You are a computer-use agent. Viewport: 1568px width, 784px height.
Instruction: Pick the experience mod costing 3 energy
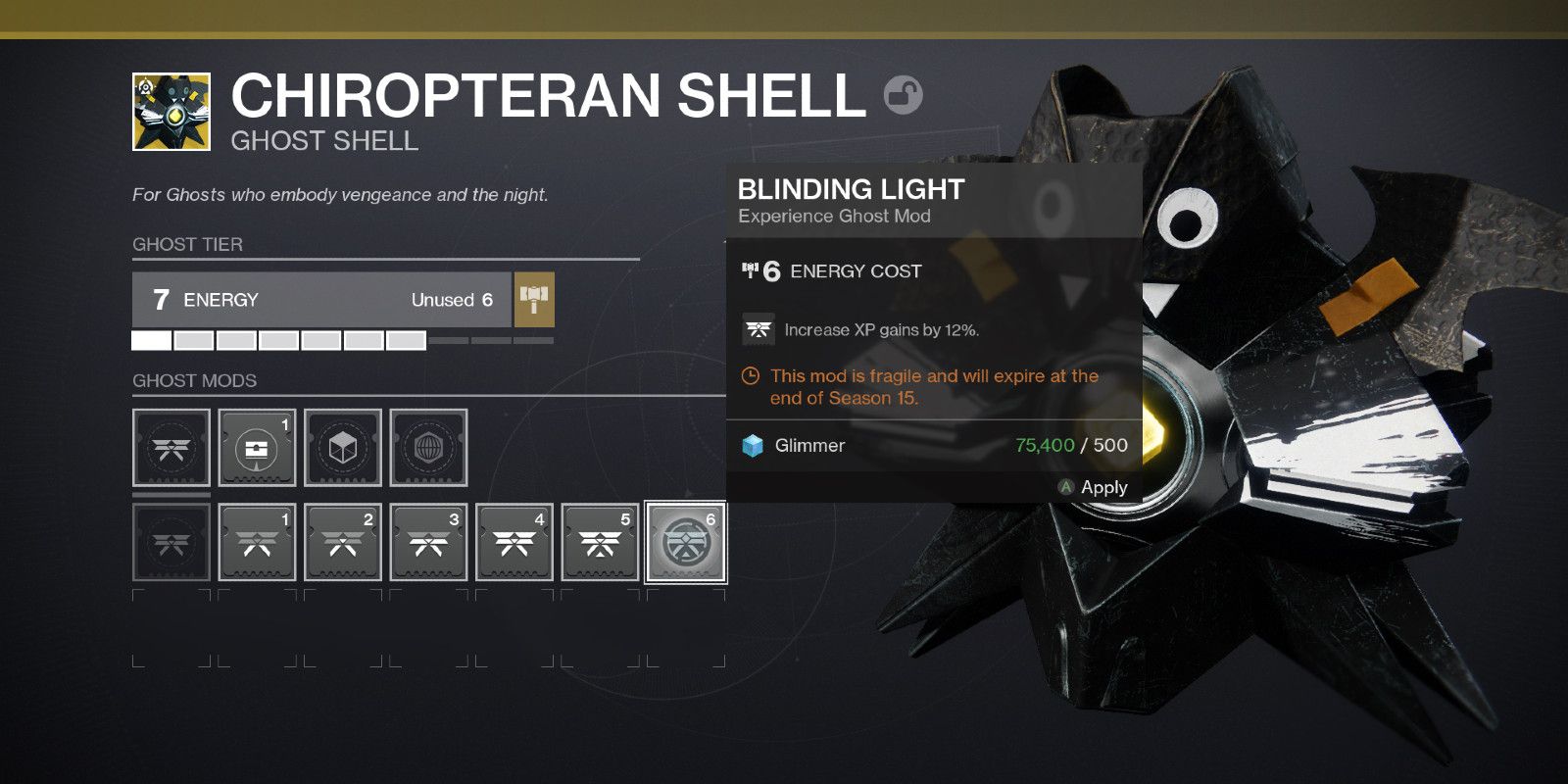[x=428, y=543]
